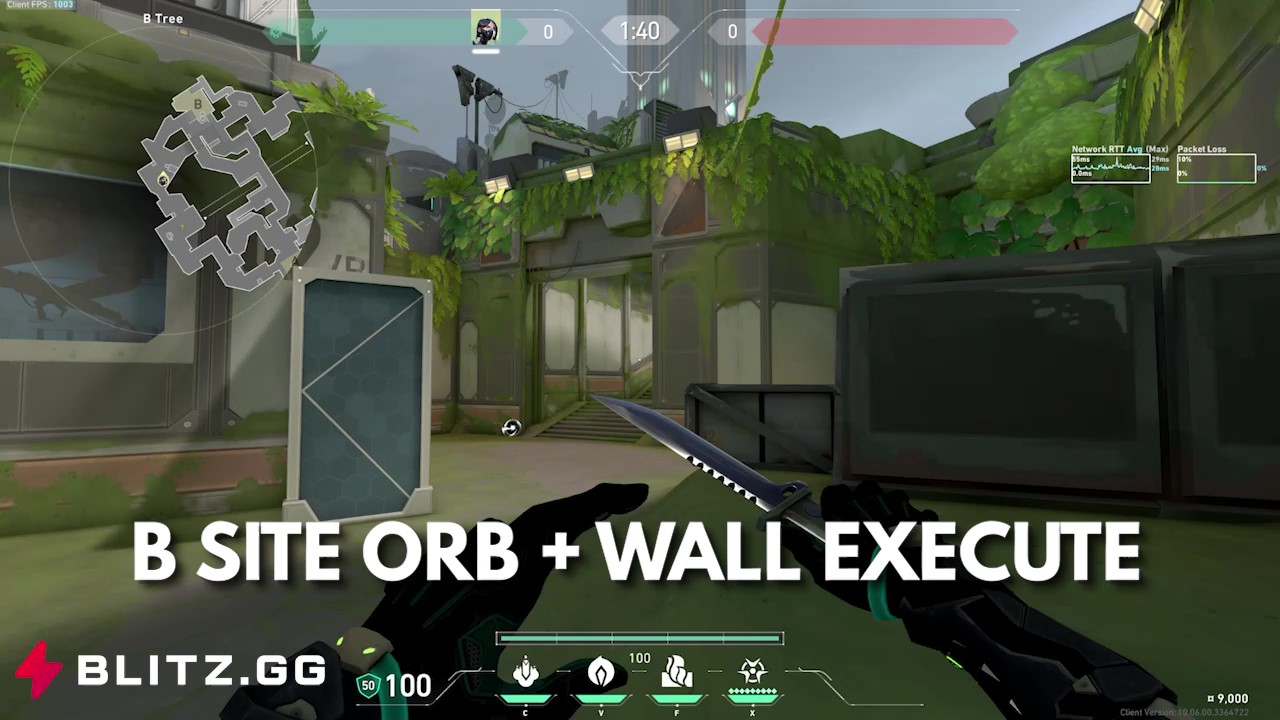Click the B site marker on the minimap
The height and width of the screenshot is (720, 1280).
[x=200, y=103]
